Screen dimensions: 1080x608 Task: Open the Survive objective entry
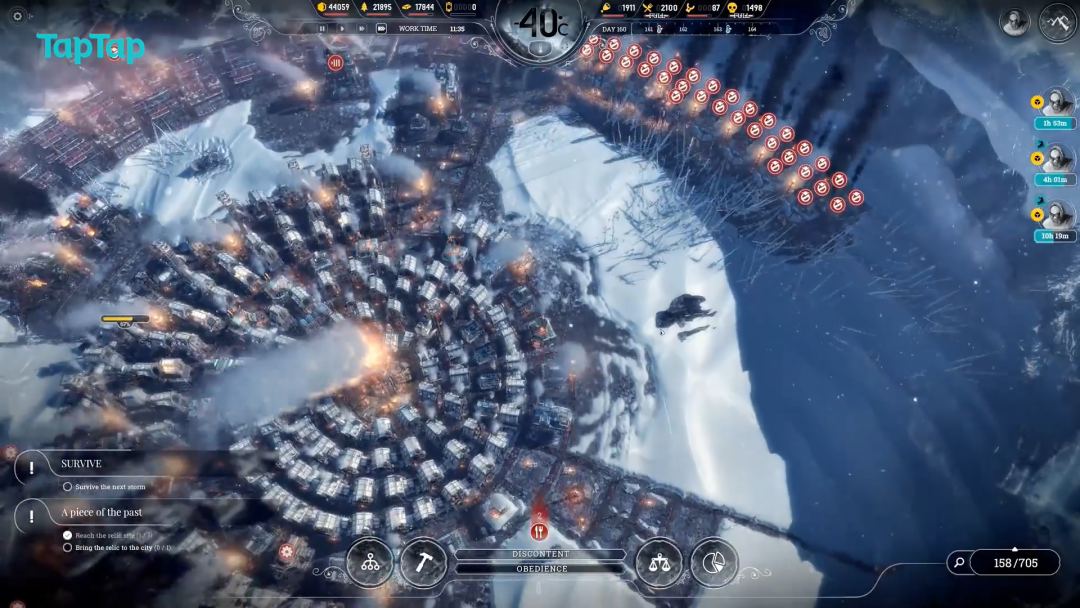pos(82,464)
